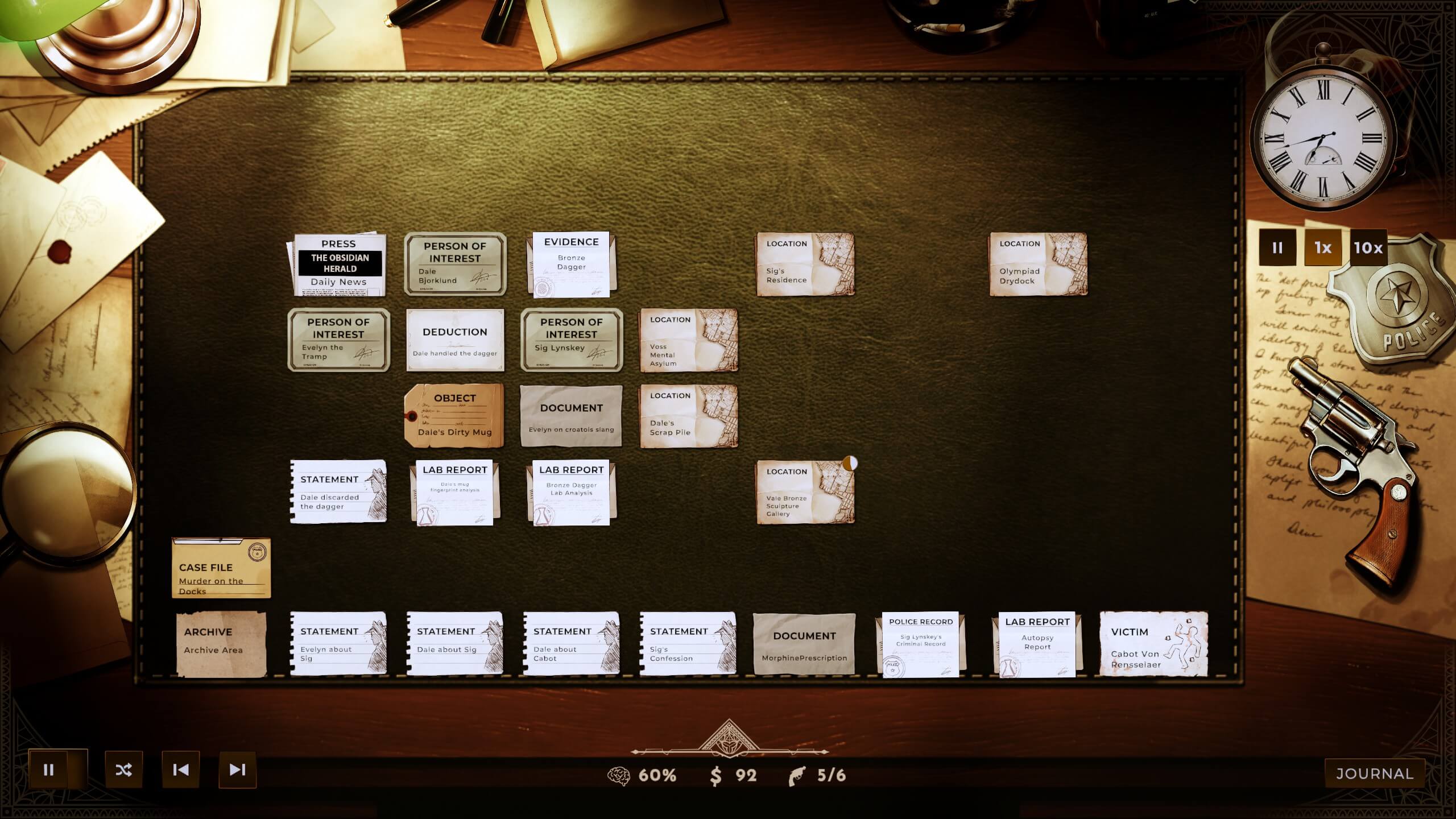This screenshot has width=1456, height=819.
Task: Expand the Obsidian Herald press stack
Action: pos(339,263)
